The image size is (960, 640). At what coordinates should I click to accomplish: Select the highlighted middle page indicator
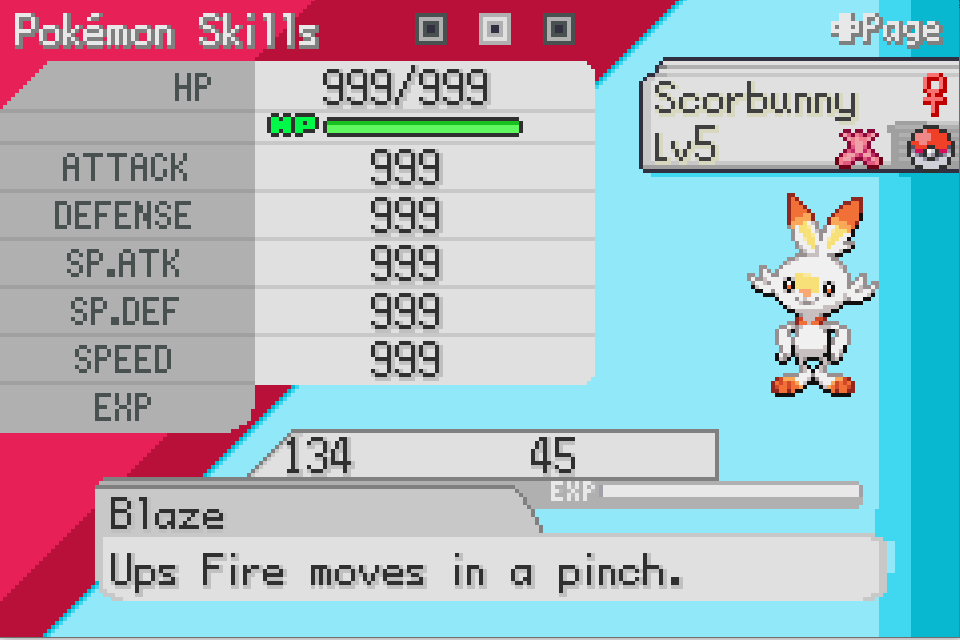point(495,30)
